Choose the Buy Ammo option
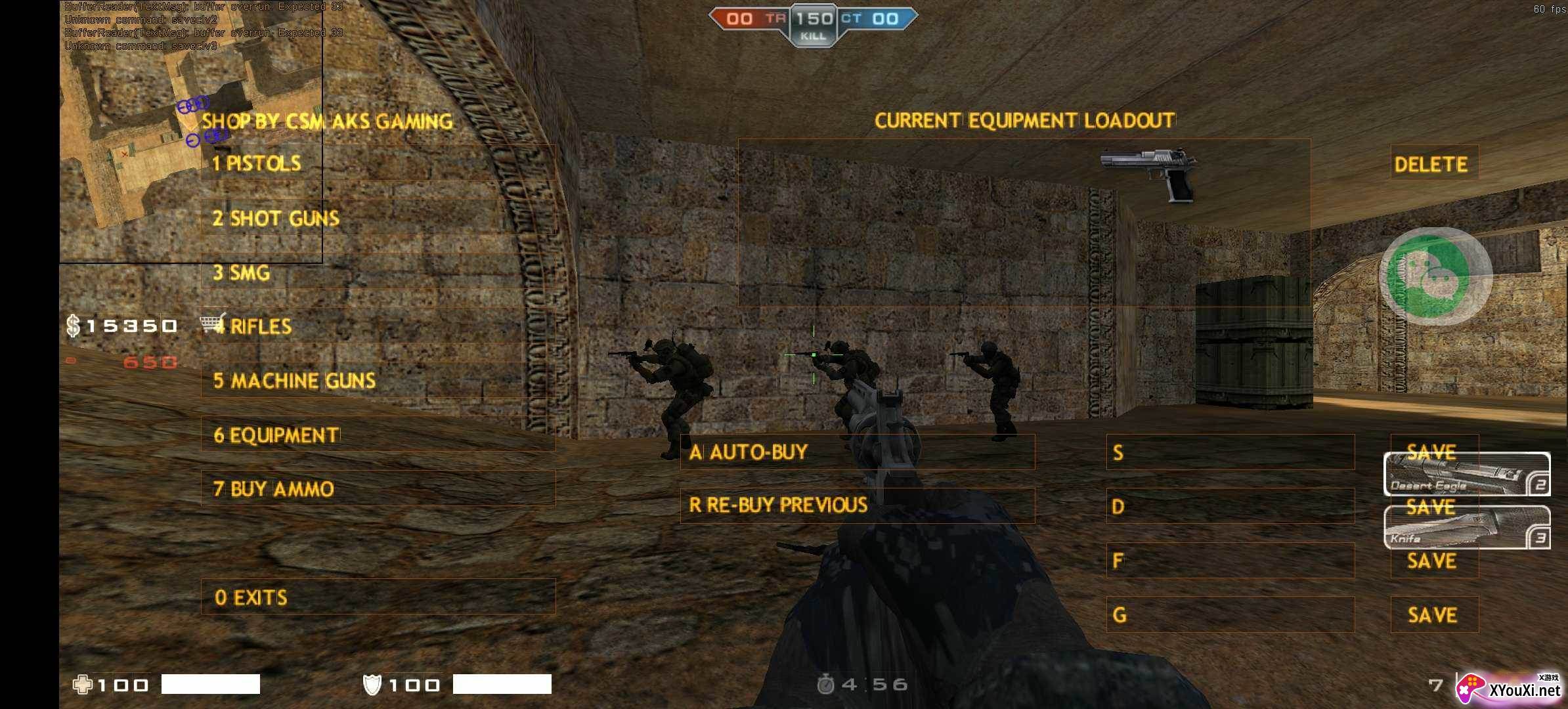 click(378, 488)
